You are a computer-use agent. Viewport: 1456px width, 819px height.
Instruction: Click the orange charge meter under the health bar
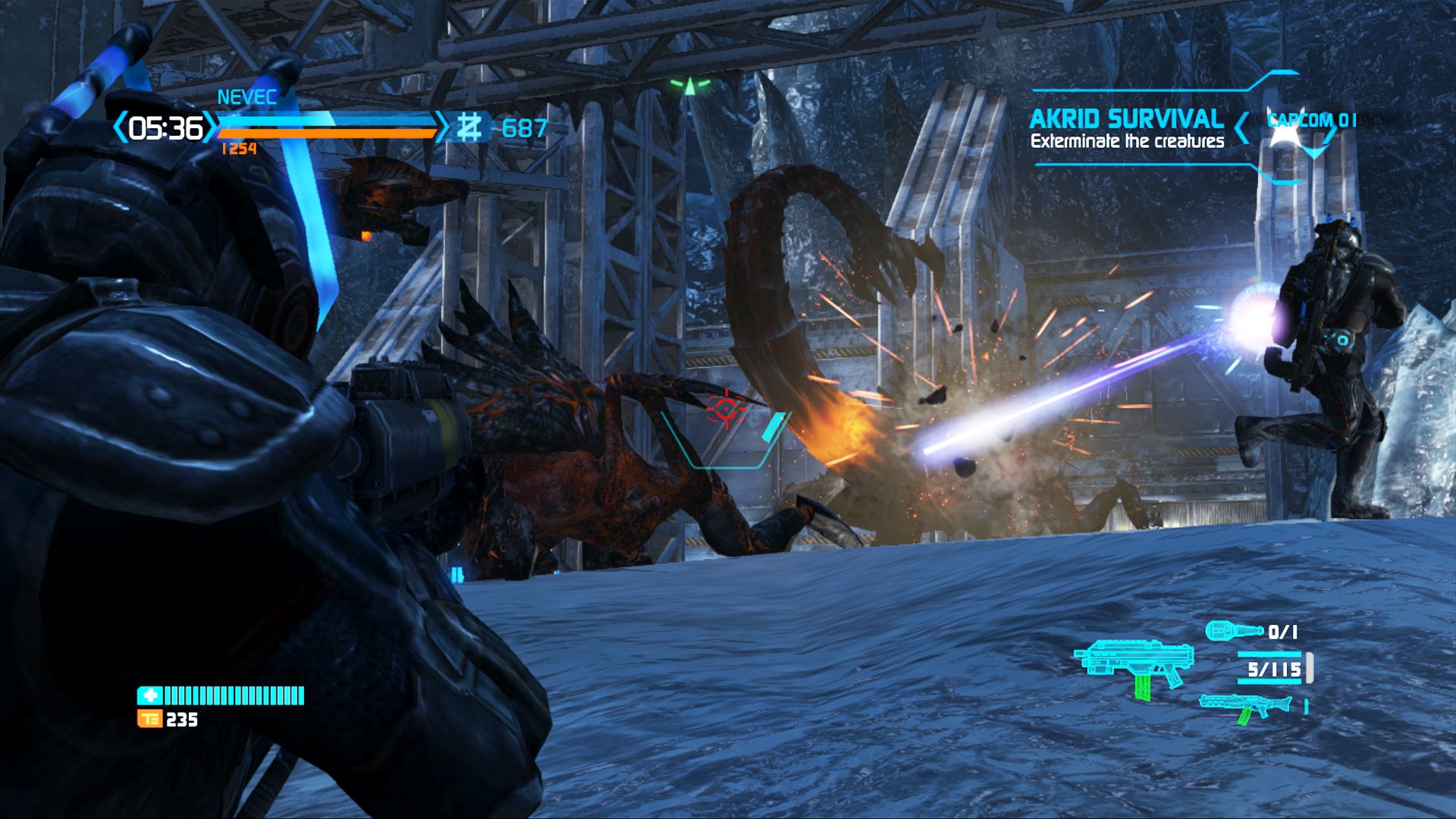[326, 133]
